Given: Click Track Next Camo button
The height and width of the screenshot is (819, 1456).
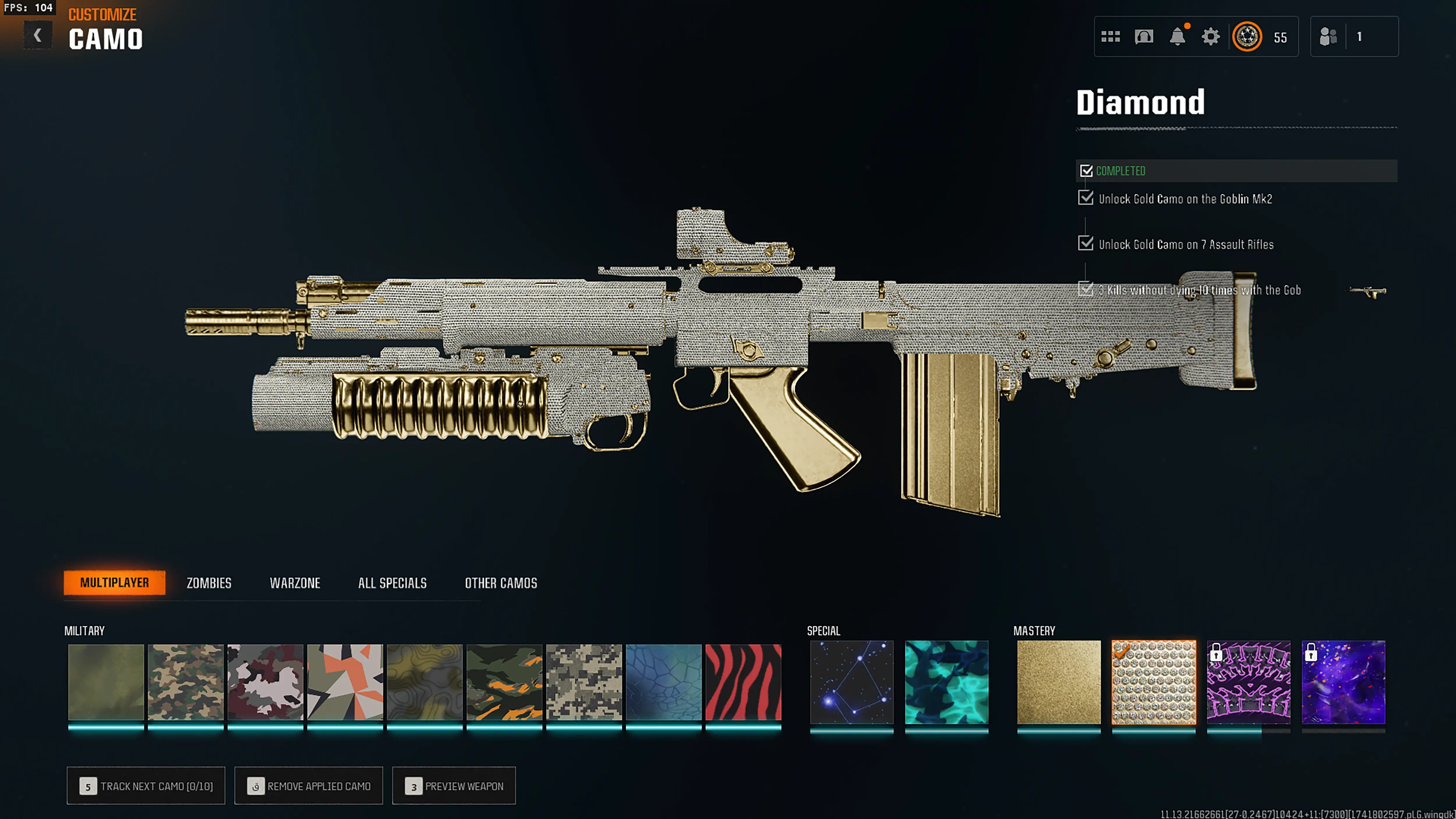Looking at the screenshot, I should pyautogui.click(x=146, y=785).
